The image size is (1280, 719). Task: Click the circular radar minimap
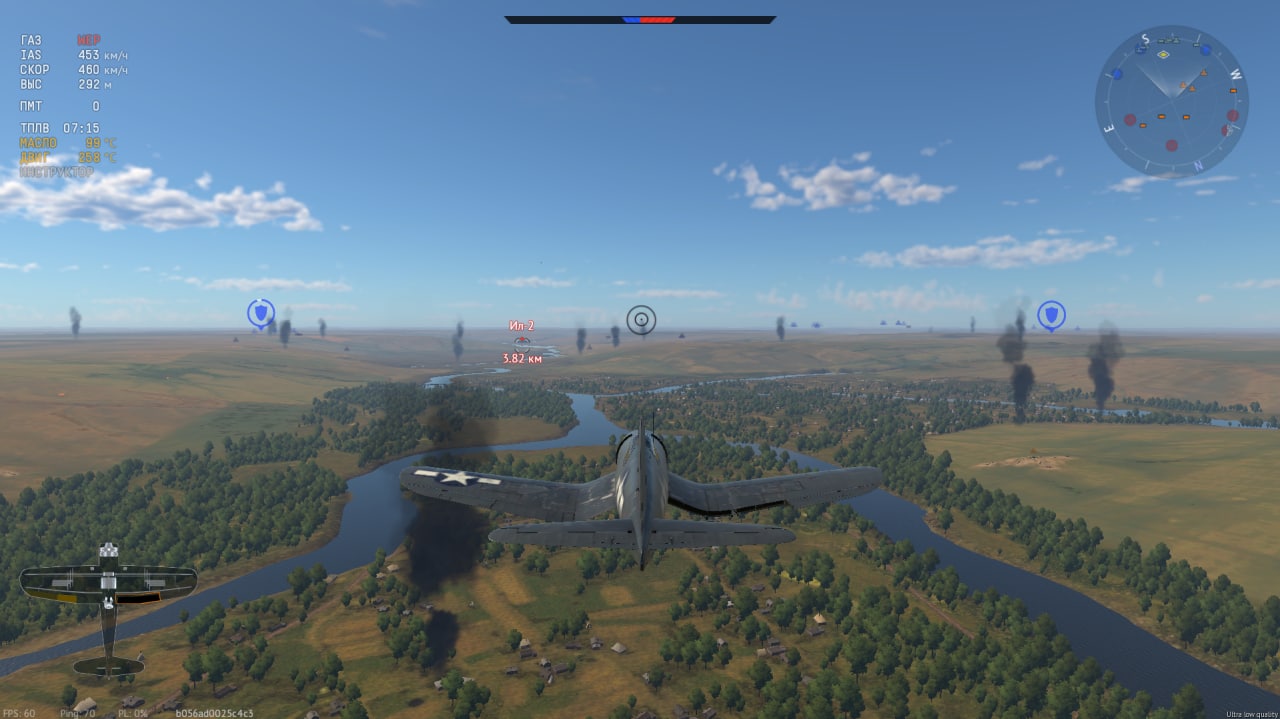point(1171,101)
